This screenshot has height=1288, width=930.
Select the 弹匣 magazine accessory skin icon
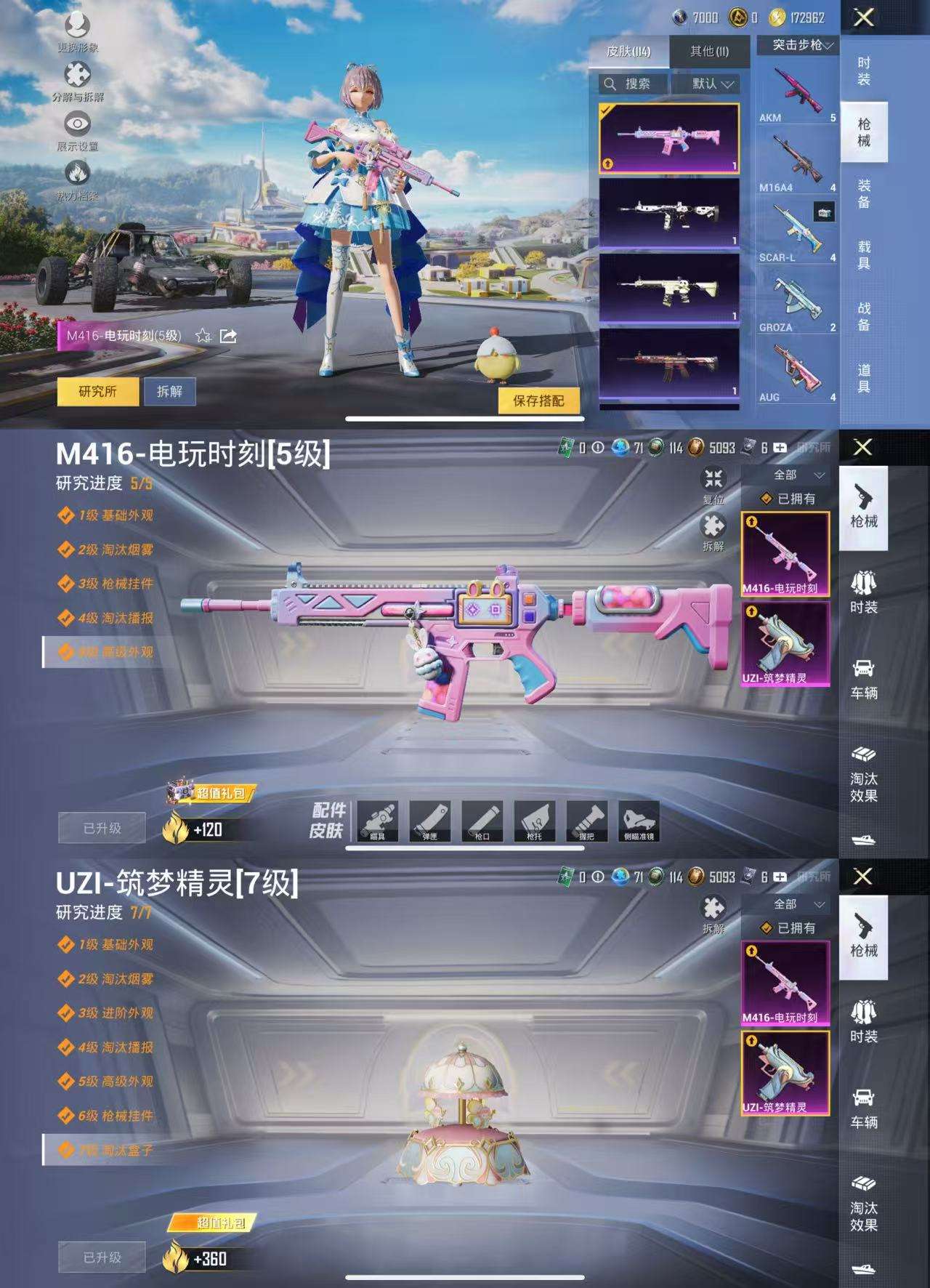coord(429,819)
